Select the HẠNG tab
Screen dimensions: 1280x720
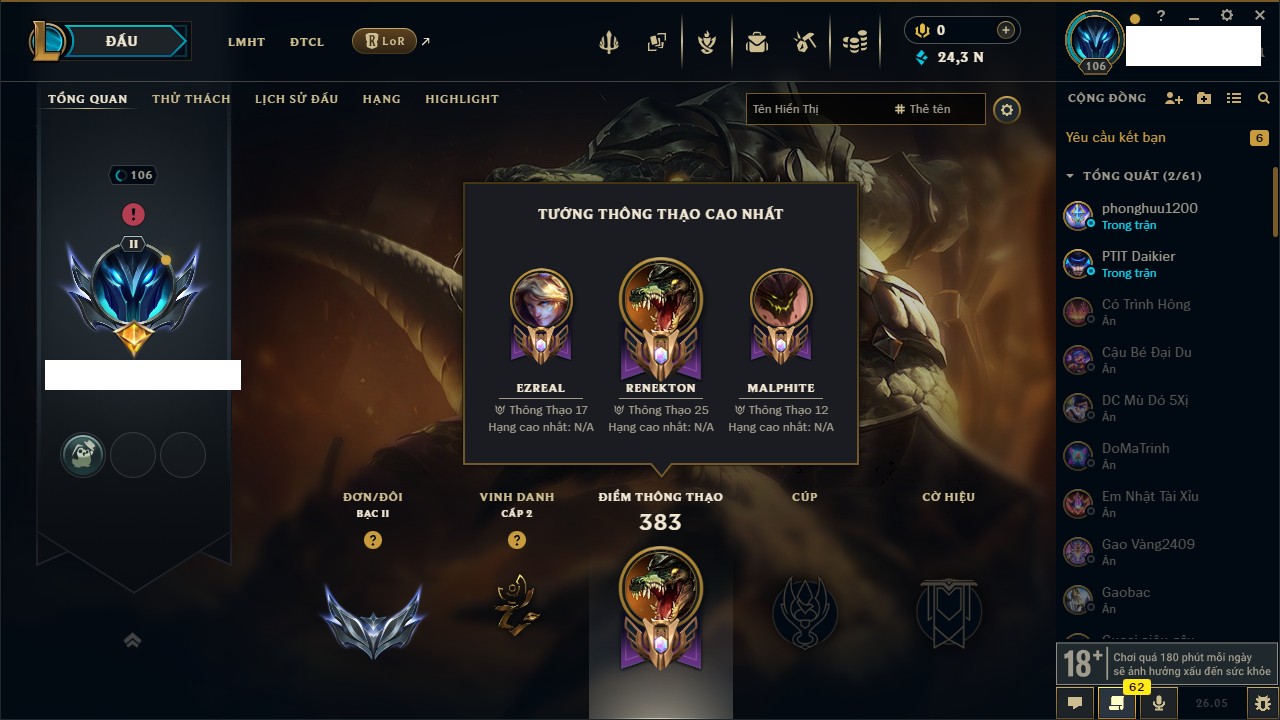pyautogui.click(x=381, y=99)
